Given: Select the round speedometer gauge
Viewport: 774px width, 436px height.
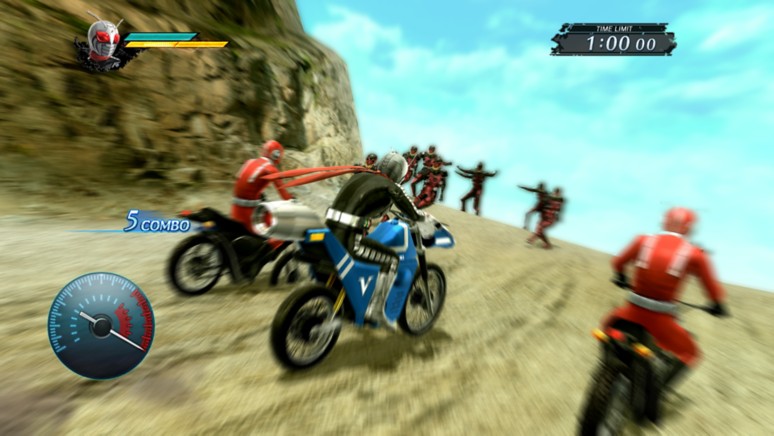Looking at the screenshot, I should coord(100,325).
